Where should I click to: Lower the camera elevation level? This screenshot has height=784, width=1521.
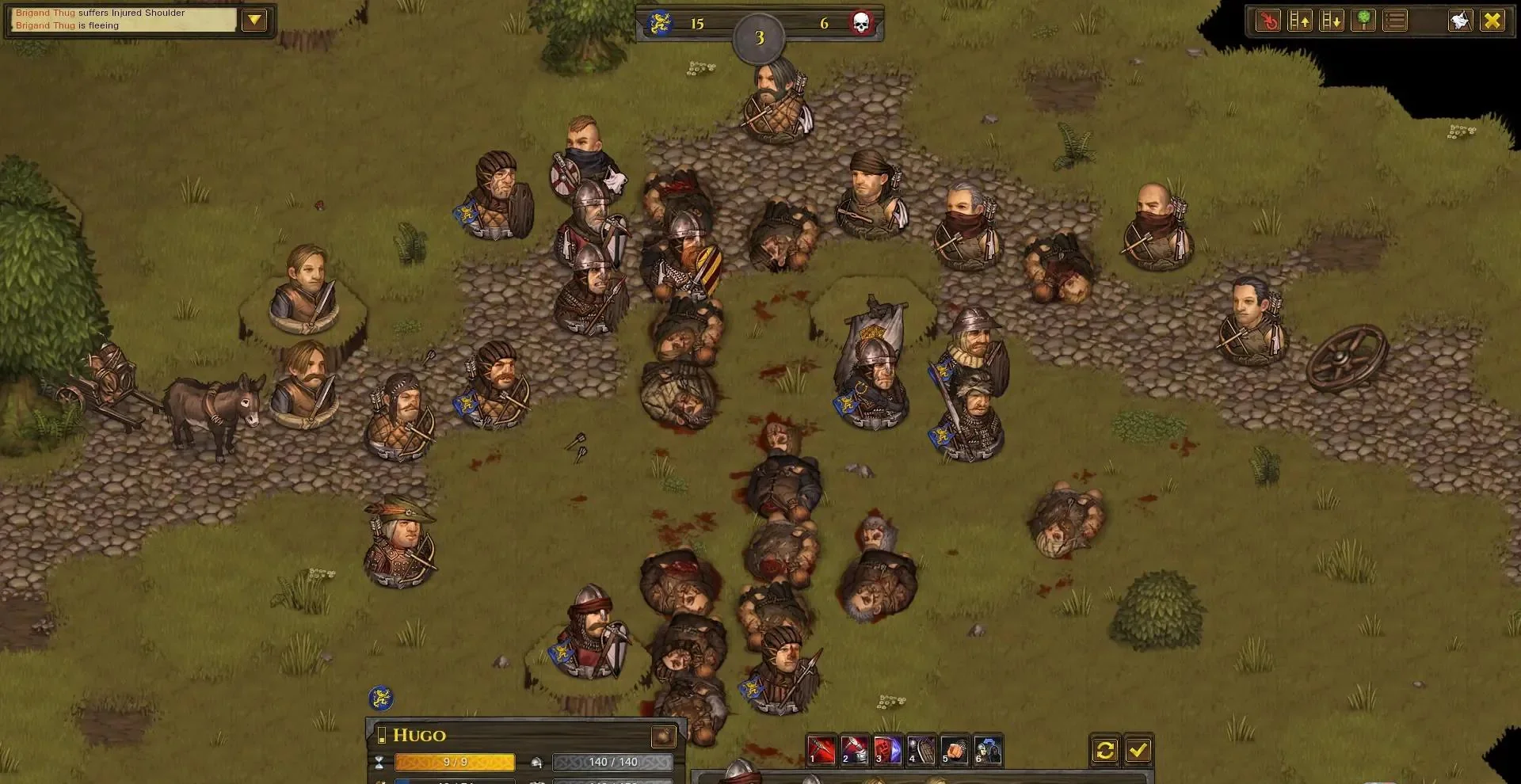tap(1332, 21)
